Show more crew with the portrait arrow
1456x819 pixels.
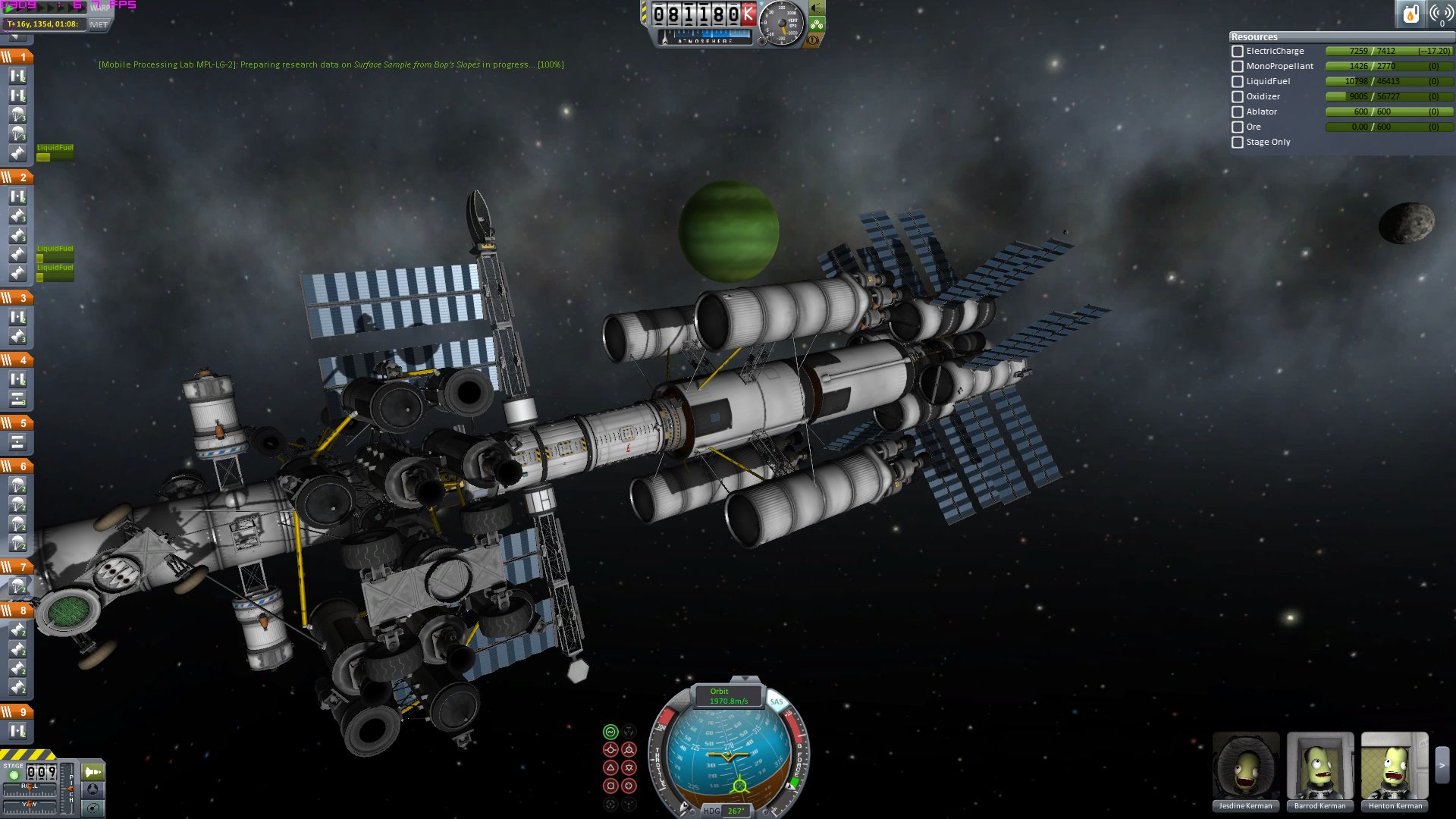1442,766
